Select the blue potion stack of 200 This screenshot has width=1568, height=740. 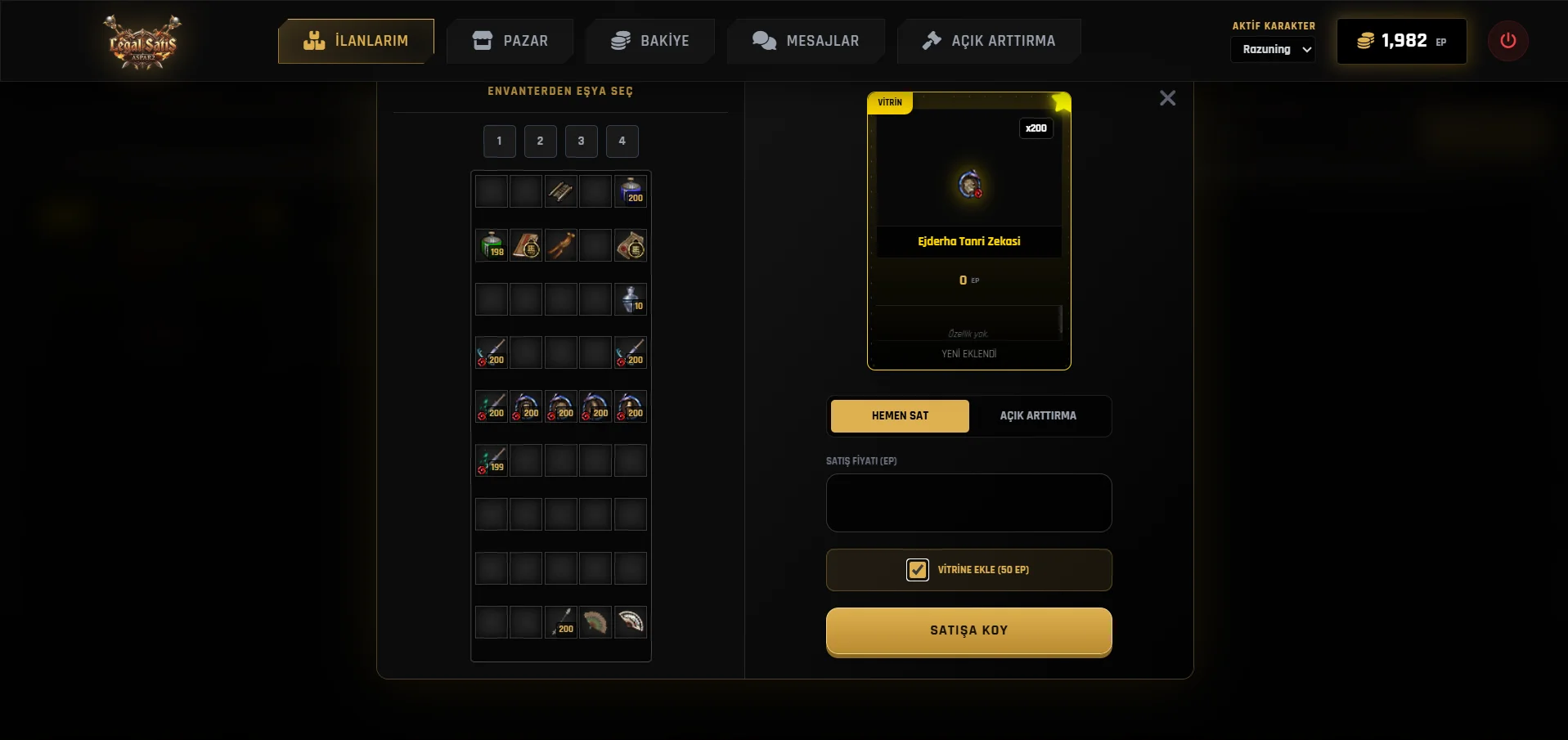pos(631,191)
